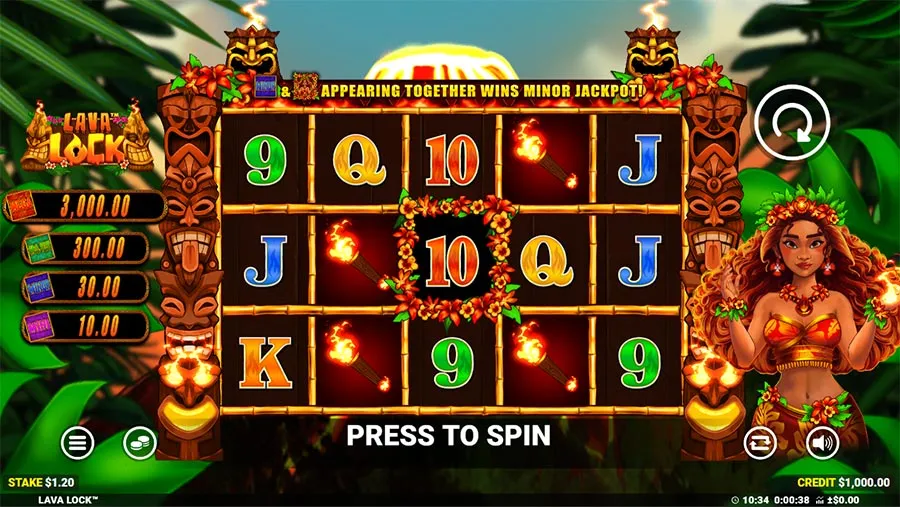The width and height of the screenshot is (900, 507).
Task: Open the hamburger menu
Action: click(77, 441)
